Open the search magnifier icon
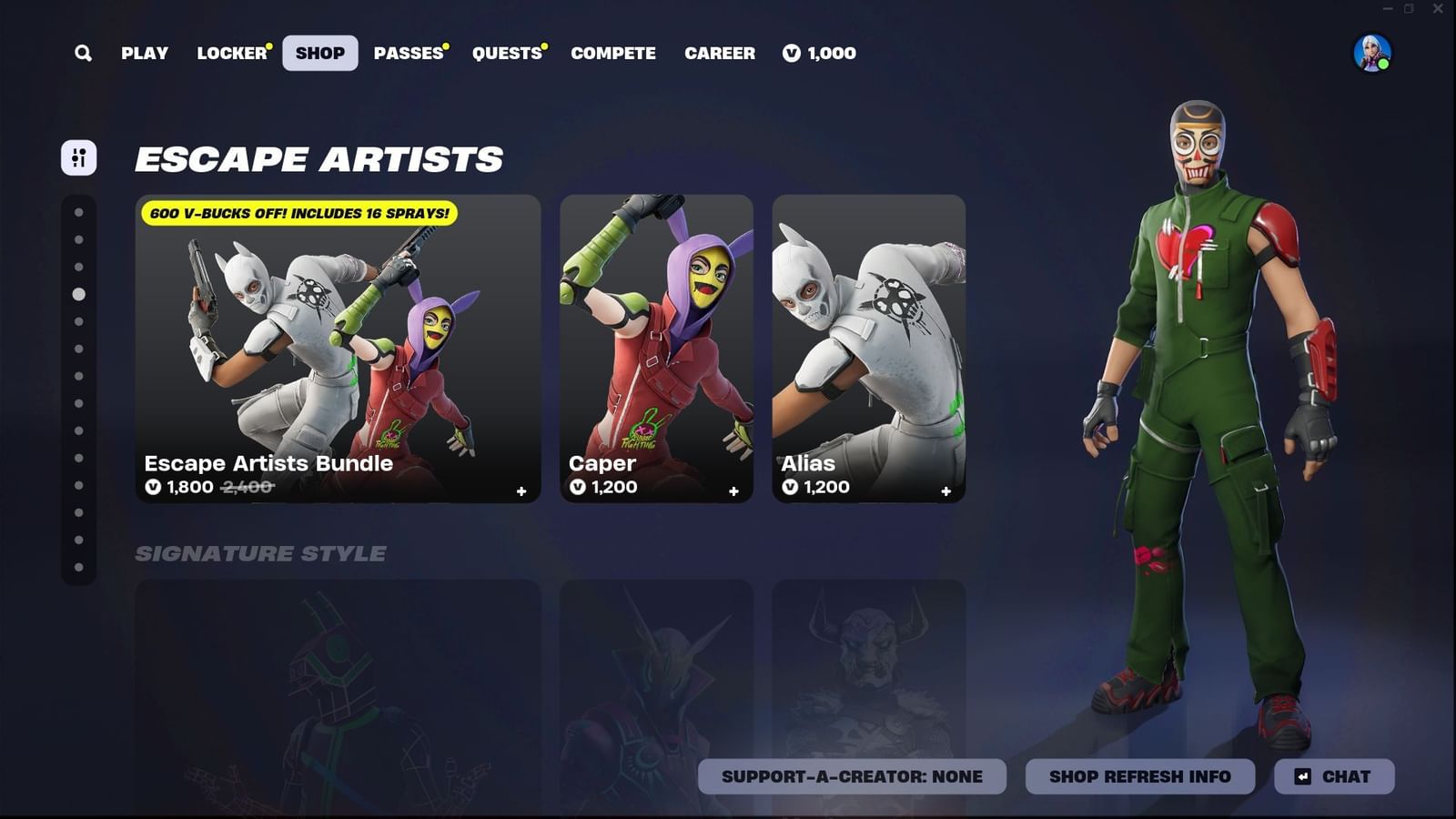 coord(82,53)
